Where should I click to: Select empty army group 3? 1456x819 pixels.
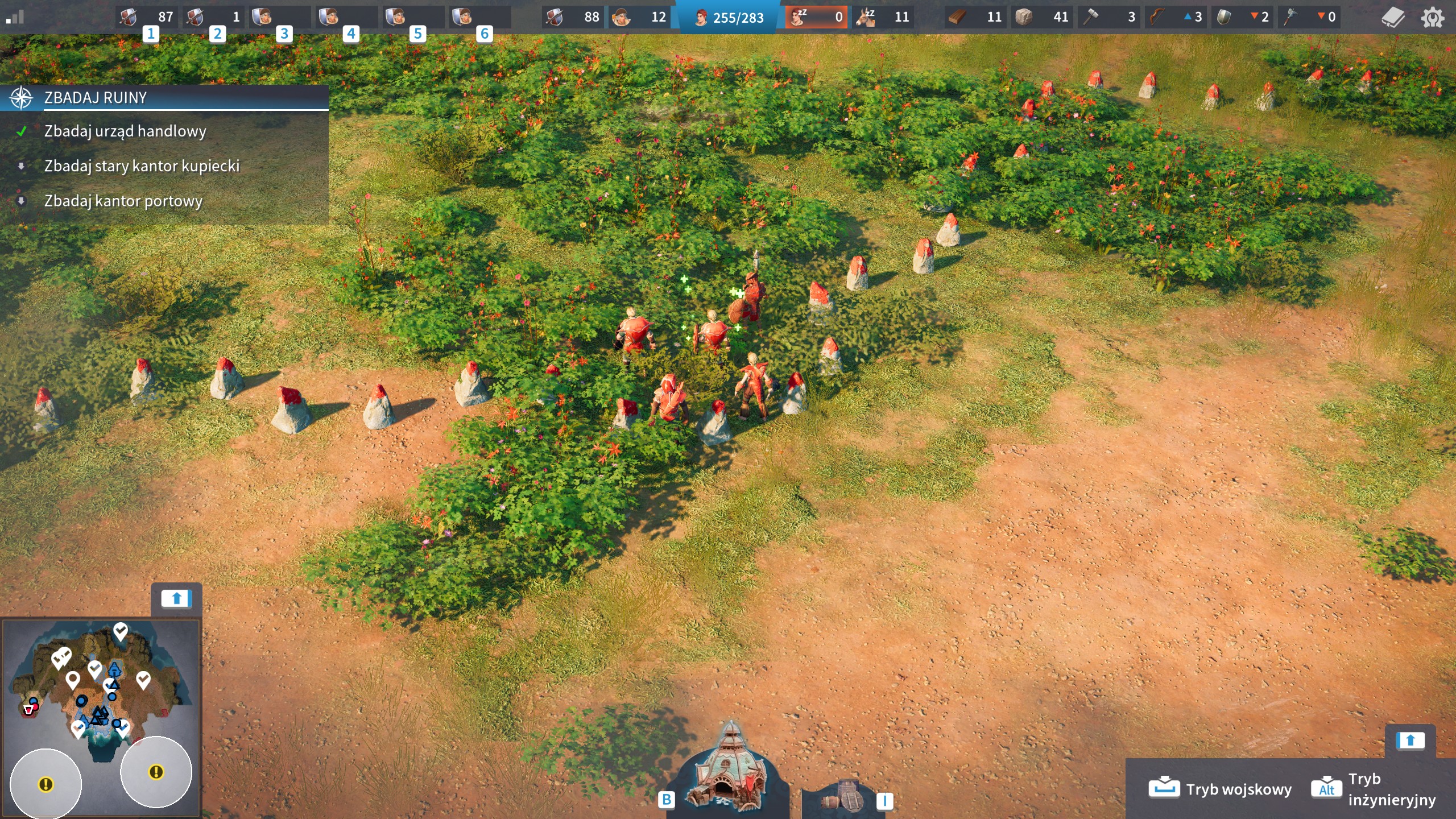point(280,17)
